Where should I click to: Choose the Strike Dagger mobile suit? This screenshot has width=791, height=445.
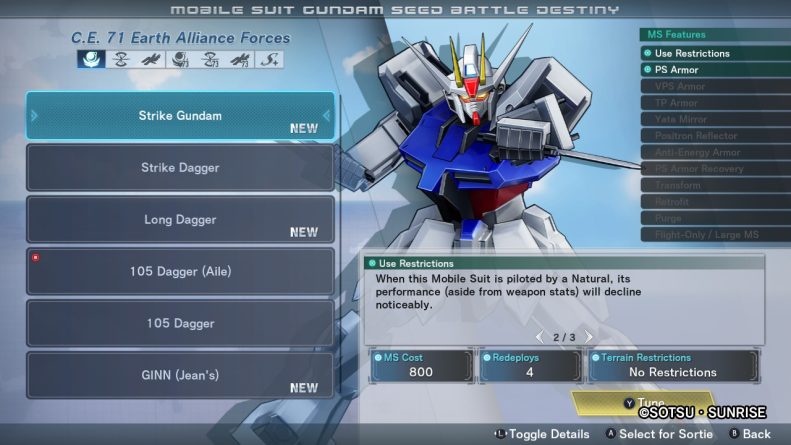tap(180, 168)
